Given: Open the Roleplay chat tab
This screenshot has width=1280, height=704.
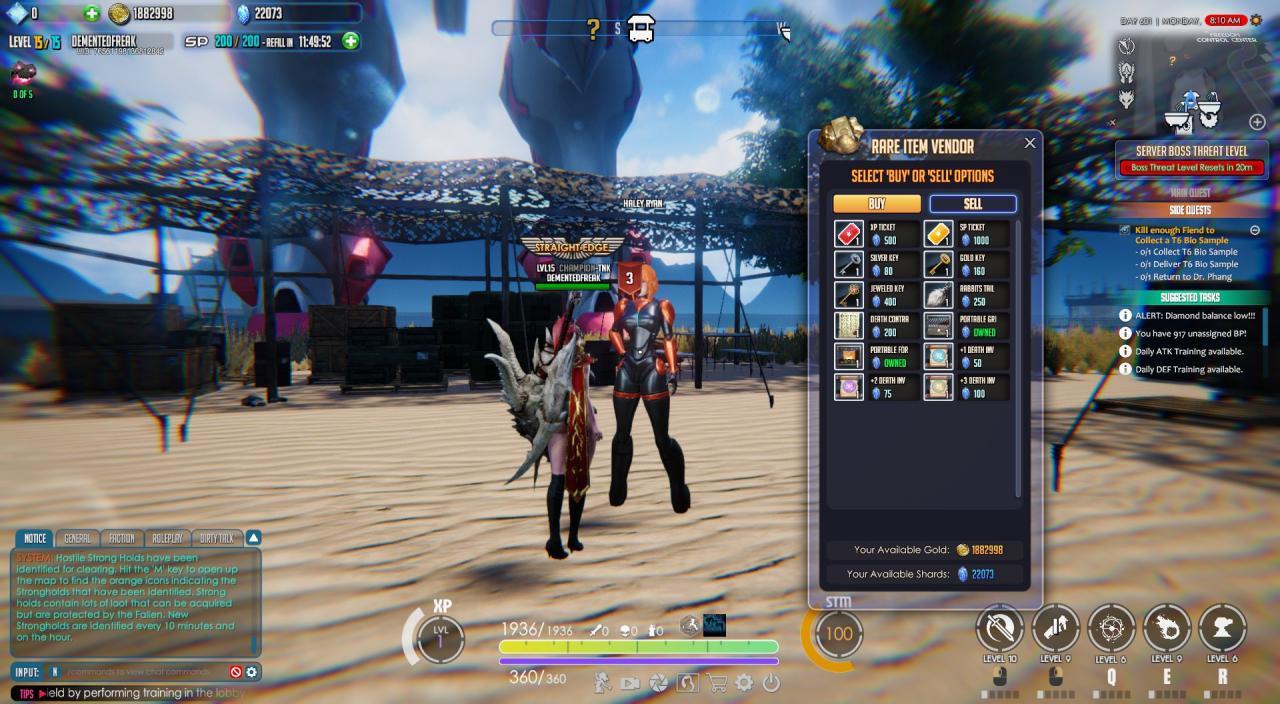Looking at the screenshot, I should click(x=166, y=538).
